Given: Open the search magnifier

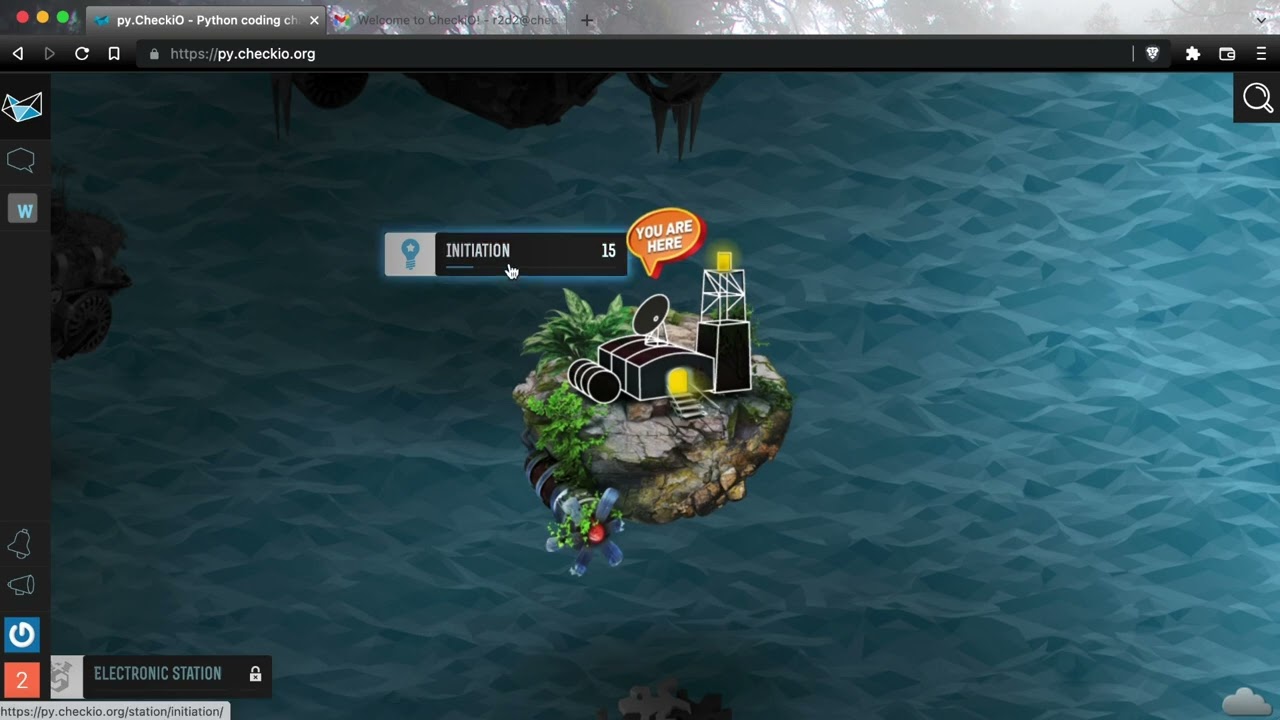Looking at the screenshot, I should 1257,99.
